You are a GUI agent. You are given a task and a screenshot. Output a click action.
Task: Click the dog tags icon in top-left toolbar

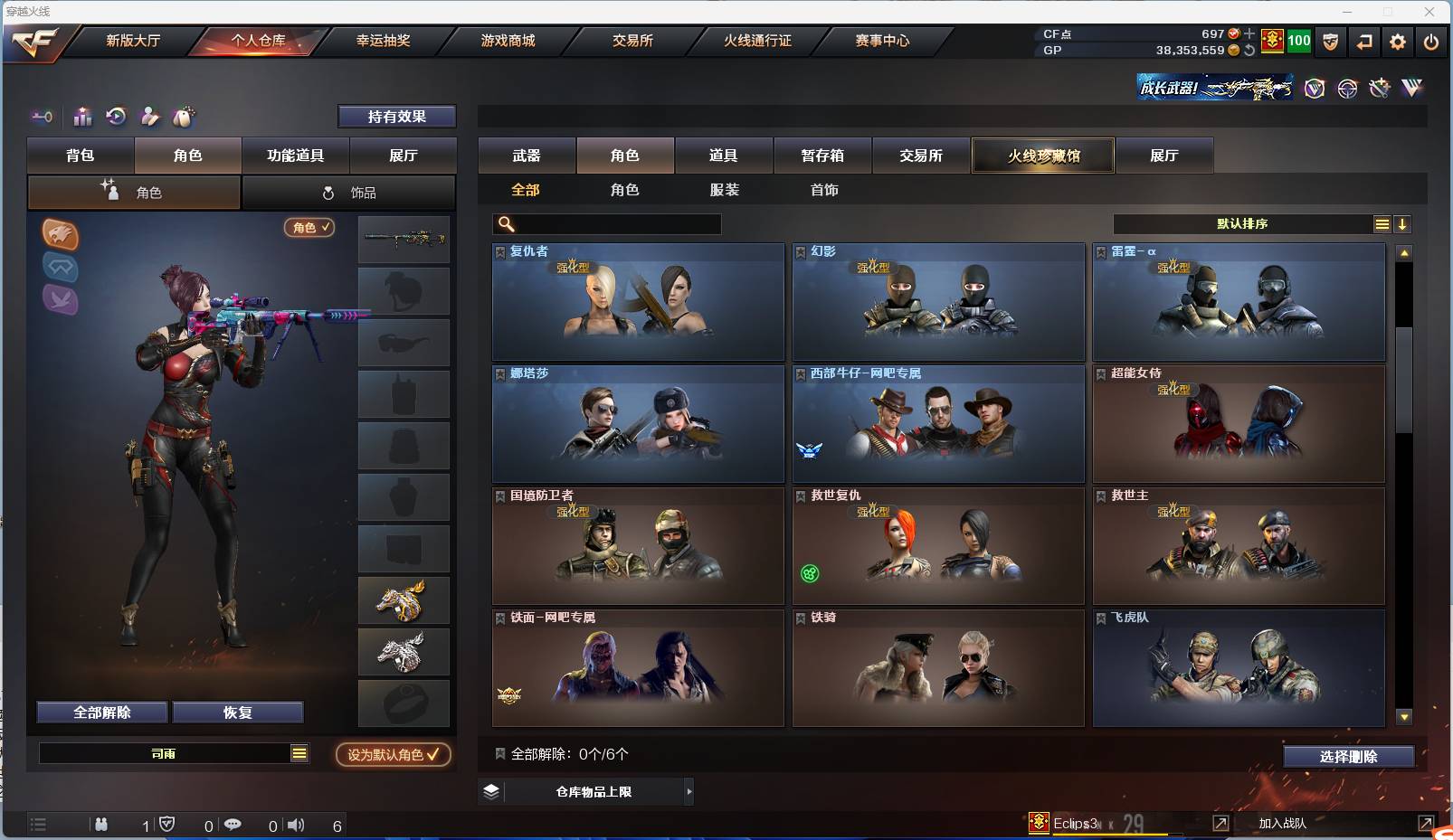pos(184,117)
